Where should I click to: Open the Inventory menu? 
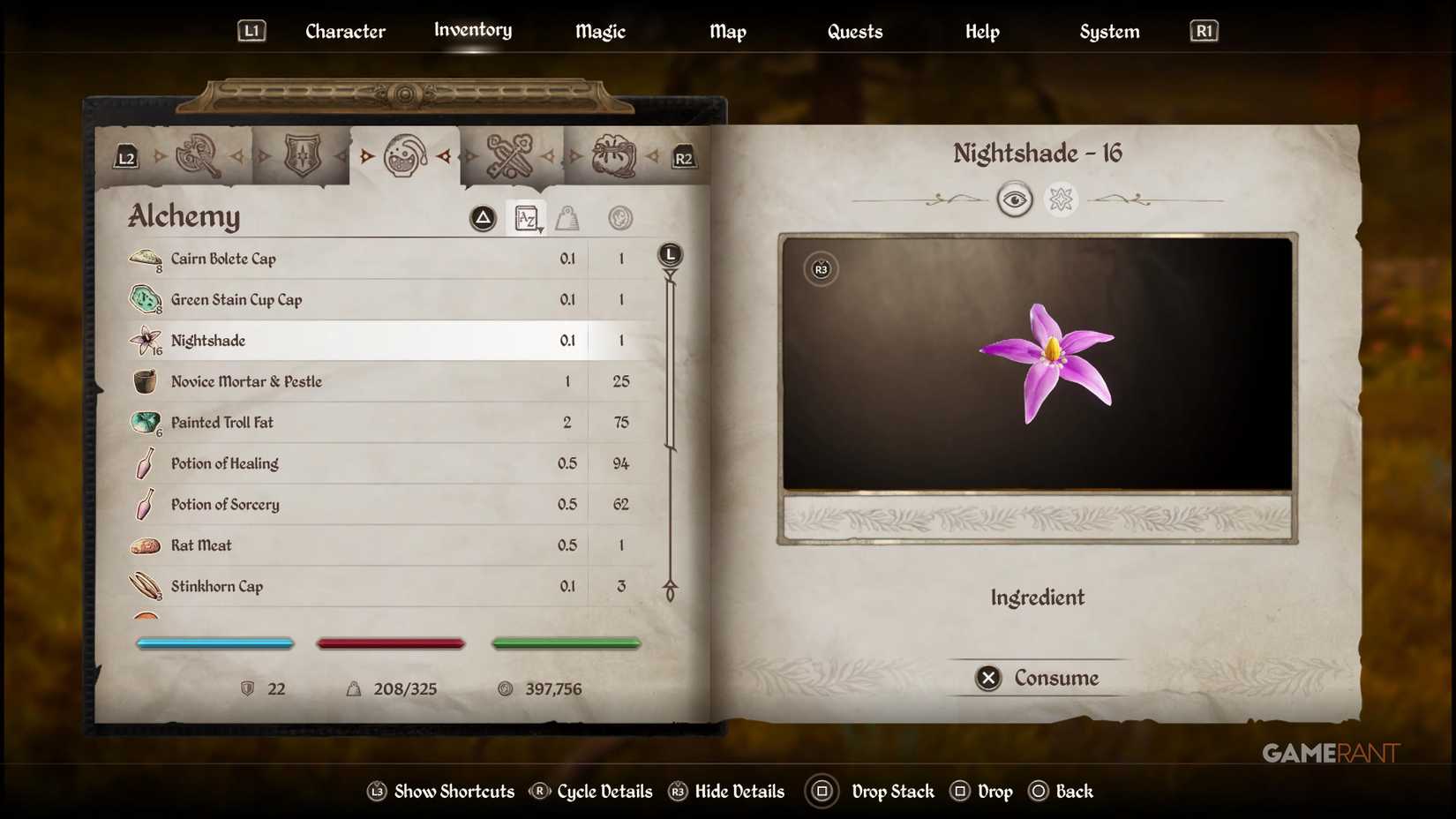click(473, 30)
